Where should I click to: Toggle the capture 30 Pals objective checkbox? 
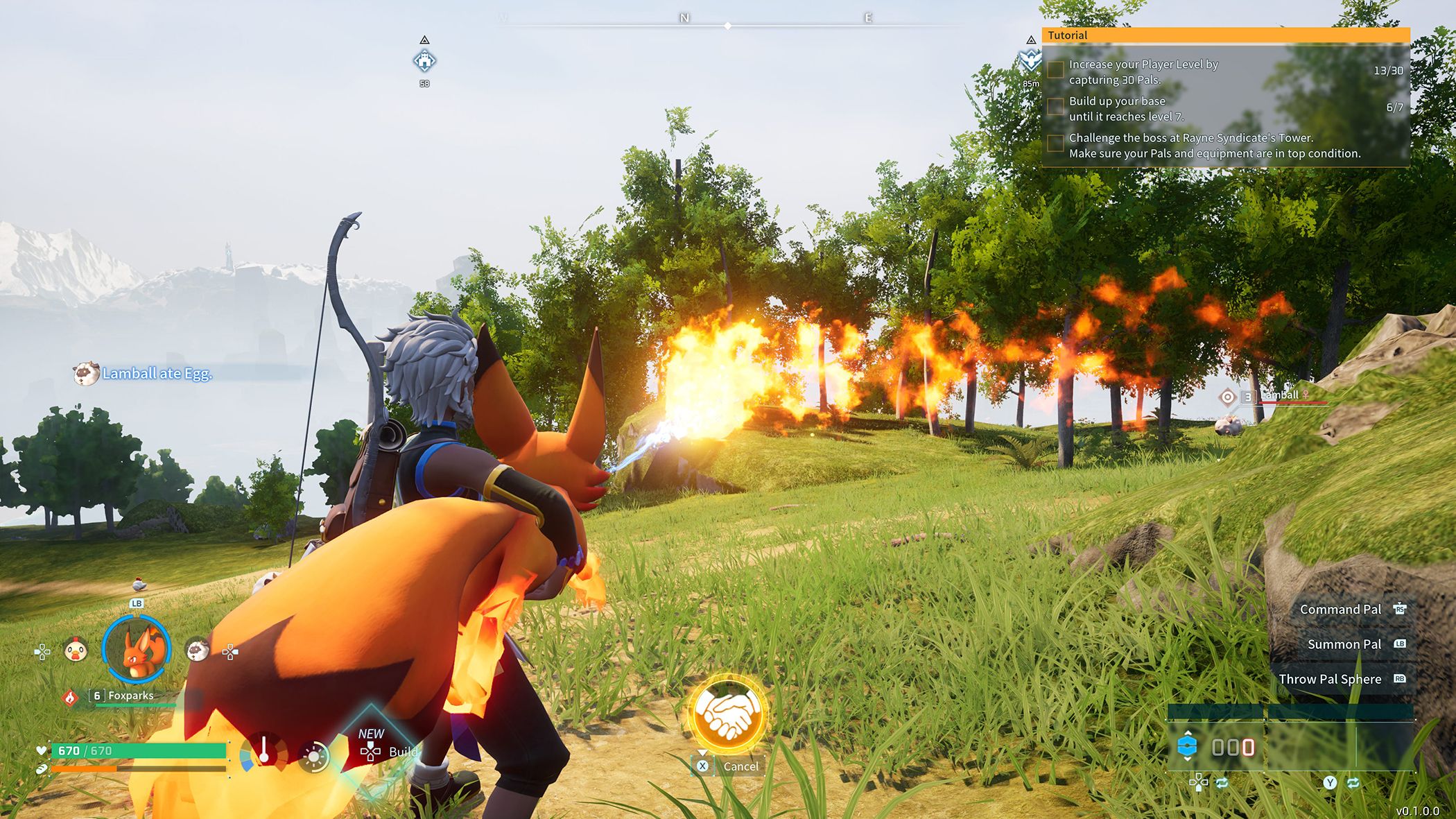1055,70
